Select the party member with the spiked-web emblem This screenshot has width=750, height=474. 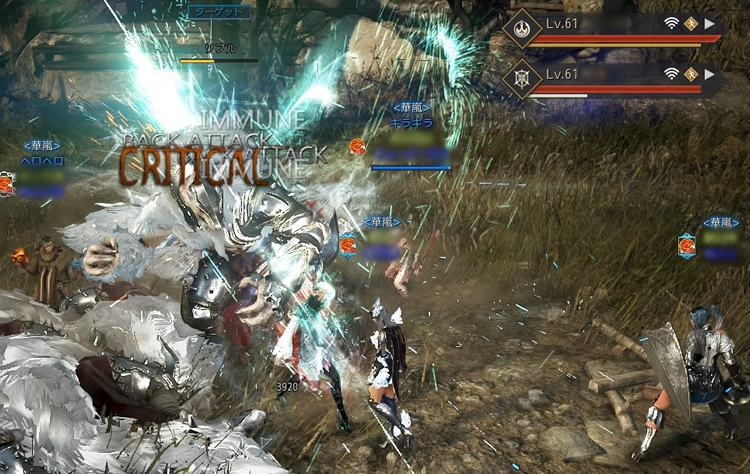click(523, 78)
